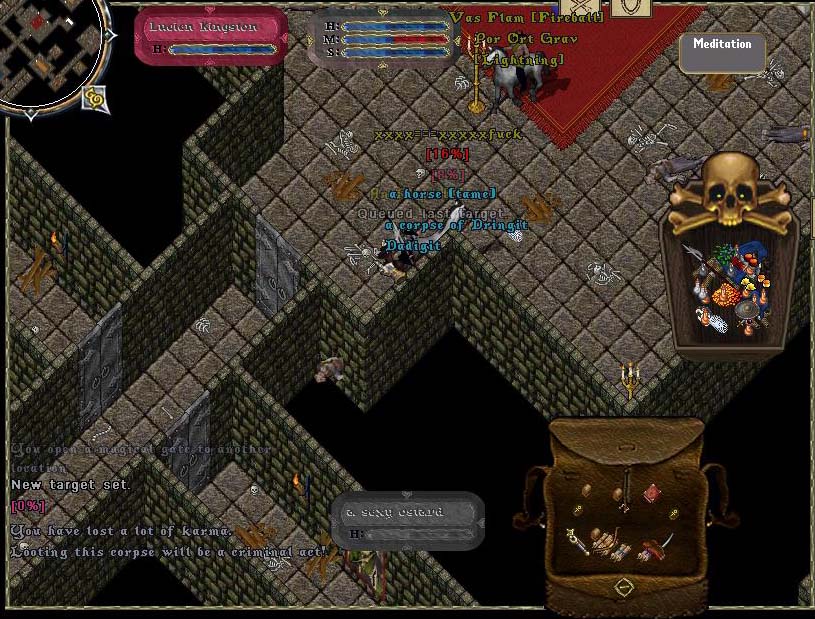Viewport: 815px width, 619px height.
Task: Click the yellow swirl icon beside the radar
Action: point(96,97)
